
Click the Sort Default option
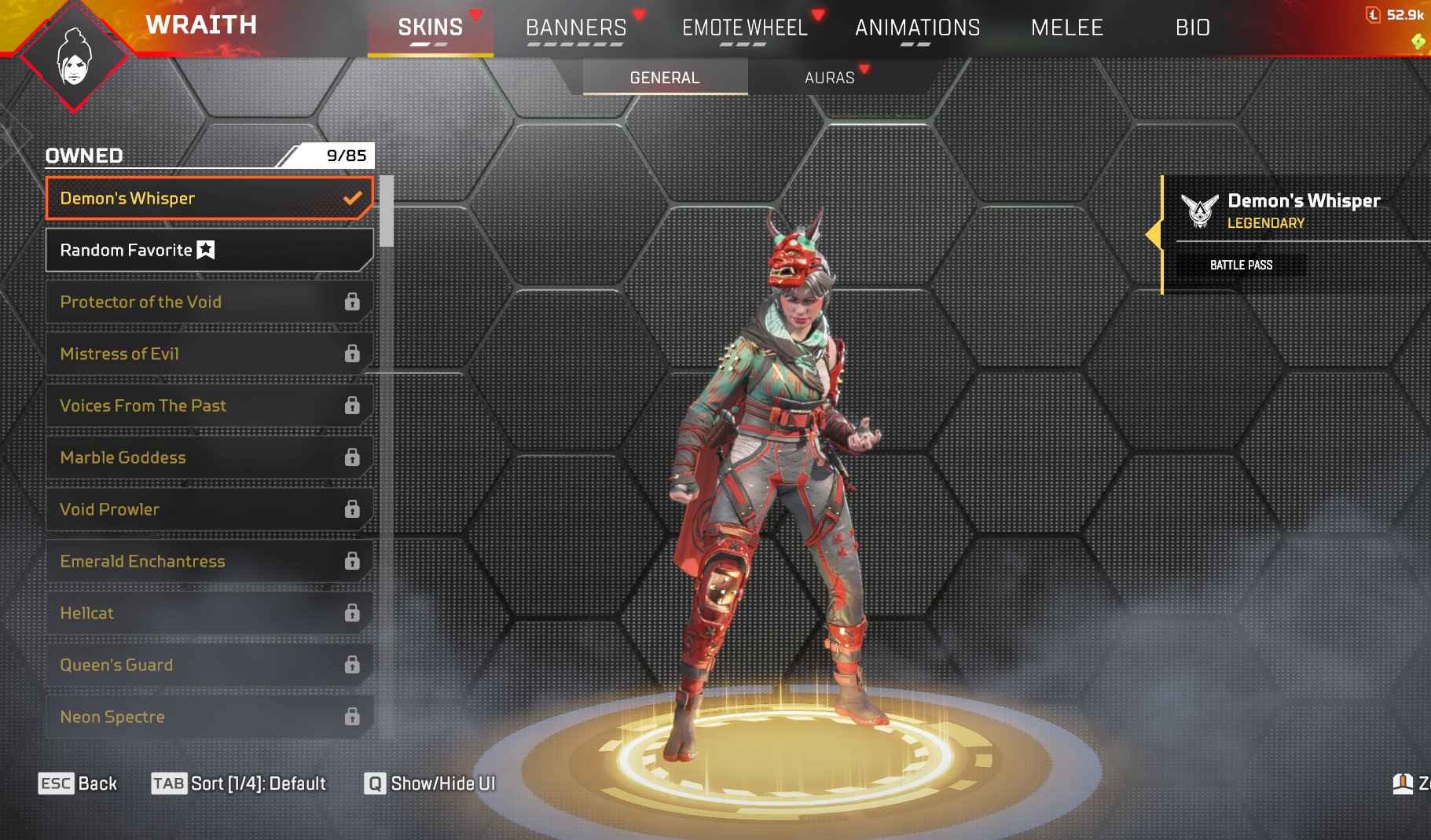click(239, 783)
